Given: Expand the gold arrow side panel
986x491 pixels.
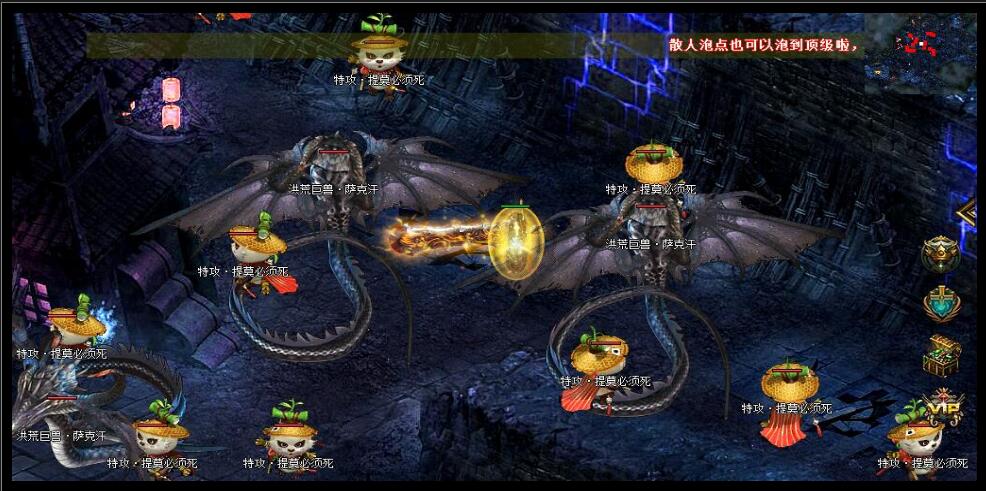Looking at the screenshot, I should coord(967,212).
